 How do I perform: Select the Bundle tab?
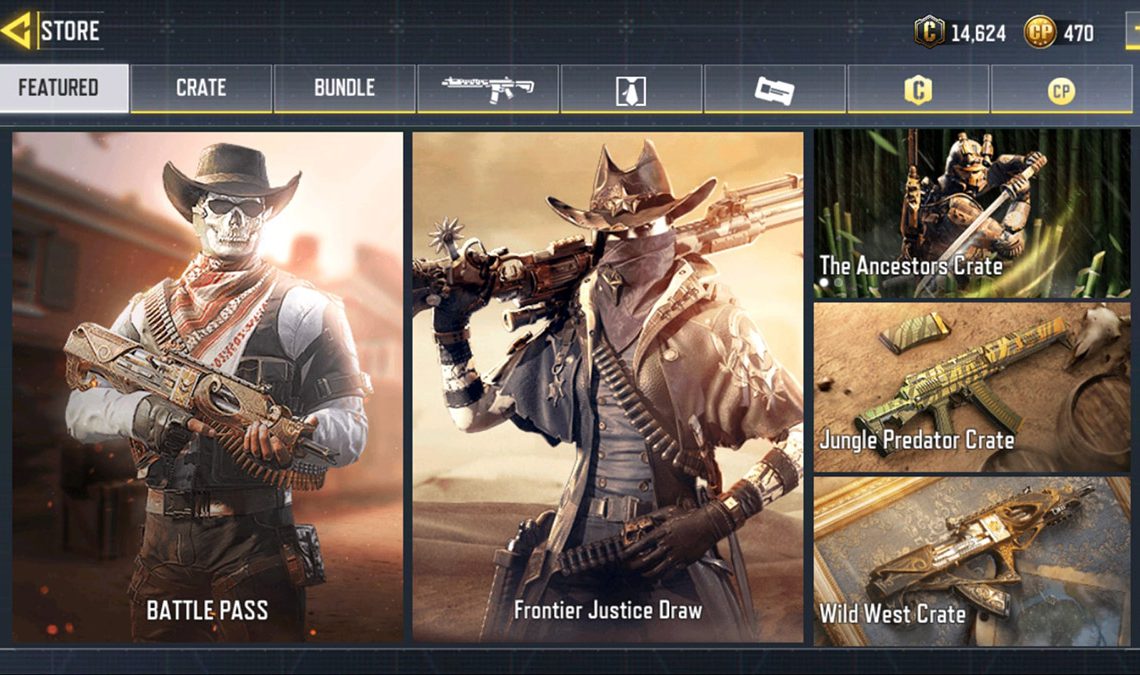pos(344,88)
